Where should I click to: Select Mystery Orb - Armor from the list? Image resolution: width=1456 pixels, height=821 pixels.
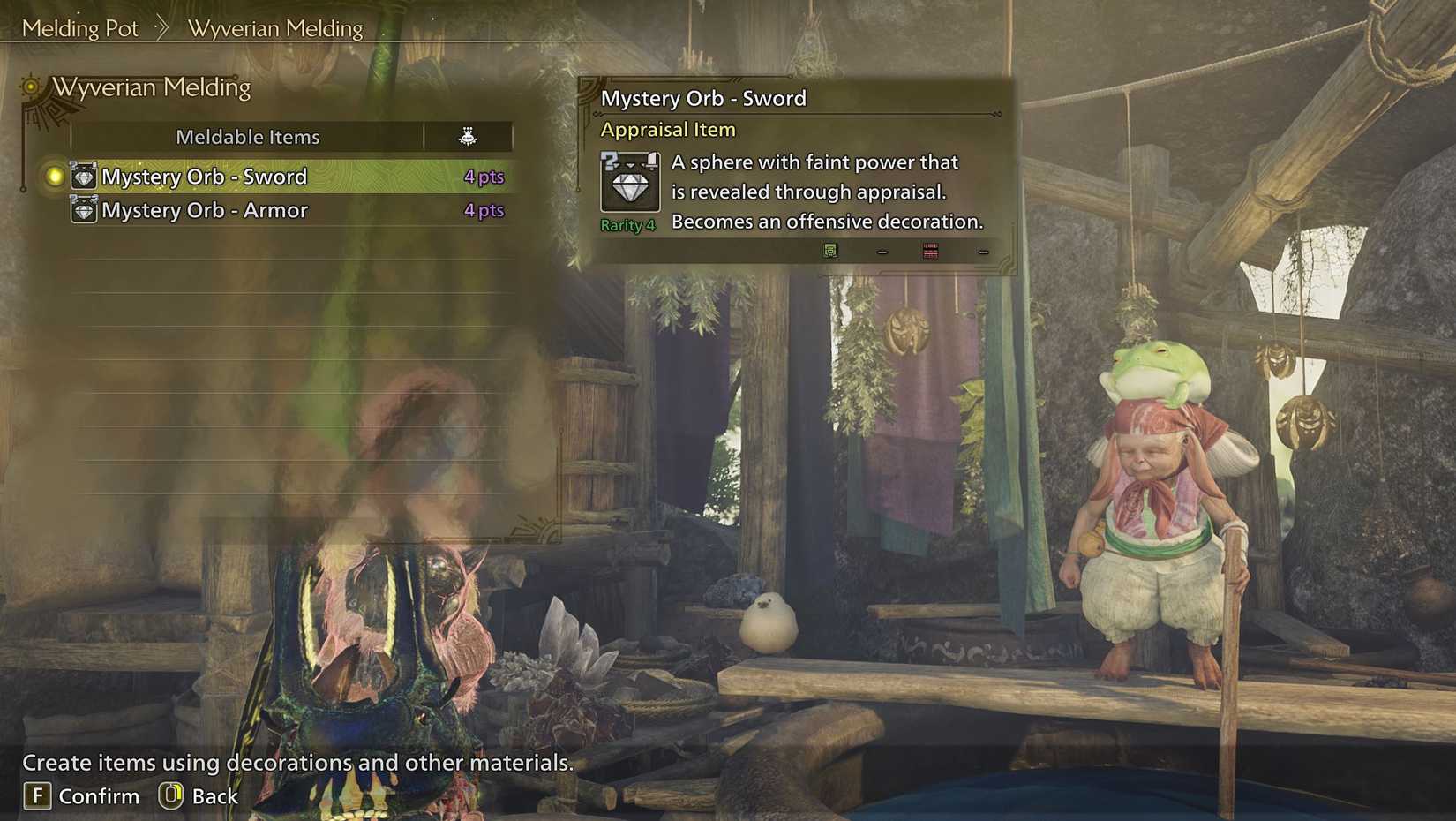pos(205,210)
